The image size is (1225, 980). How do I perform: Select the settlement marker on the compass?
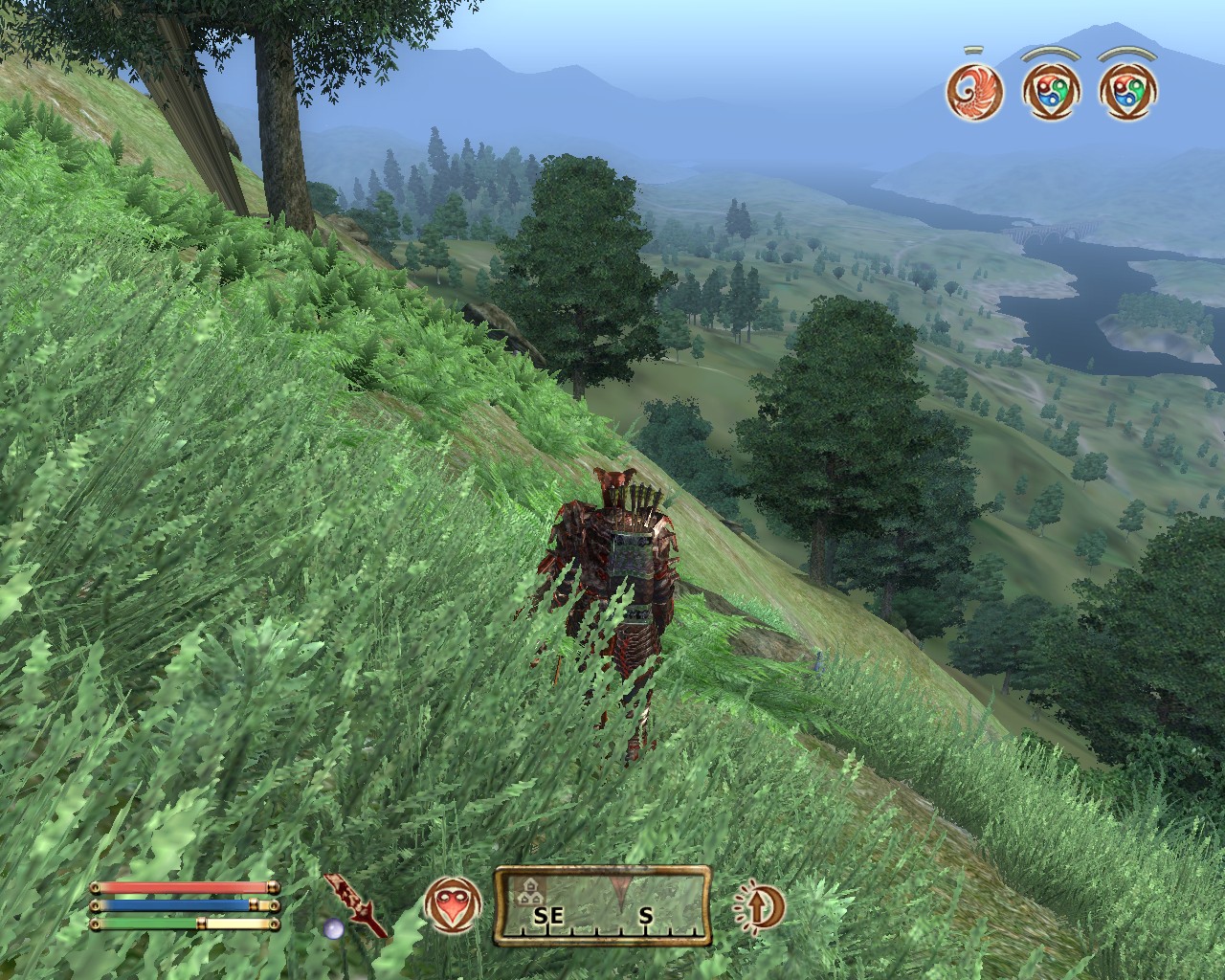pos(526,894)
